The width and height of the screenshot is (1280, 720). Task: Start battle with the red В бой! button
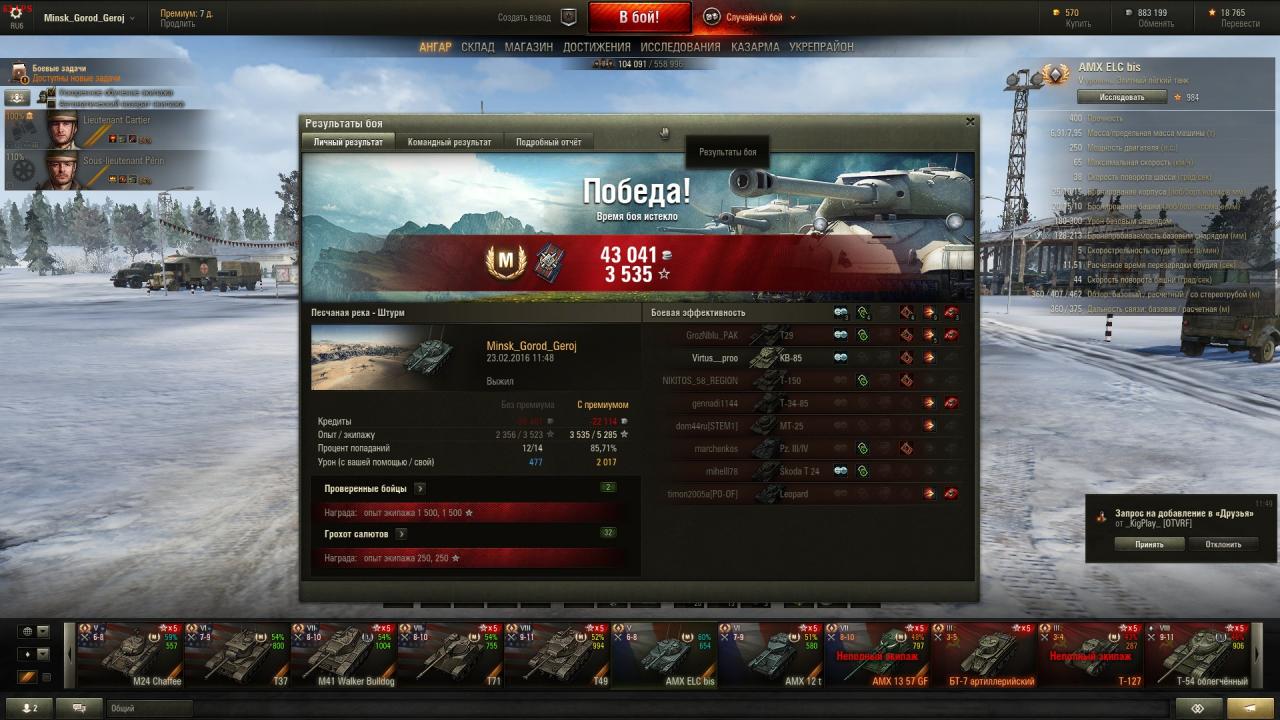pyautogui.click(x=638, y=17)
